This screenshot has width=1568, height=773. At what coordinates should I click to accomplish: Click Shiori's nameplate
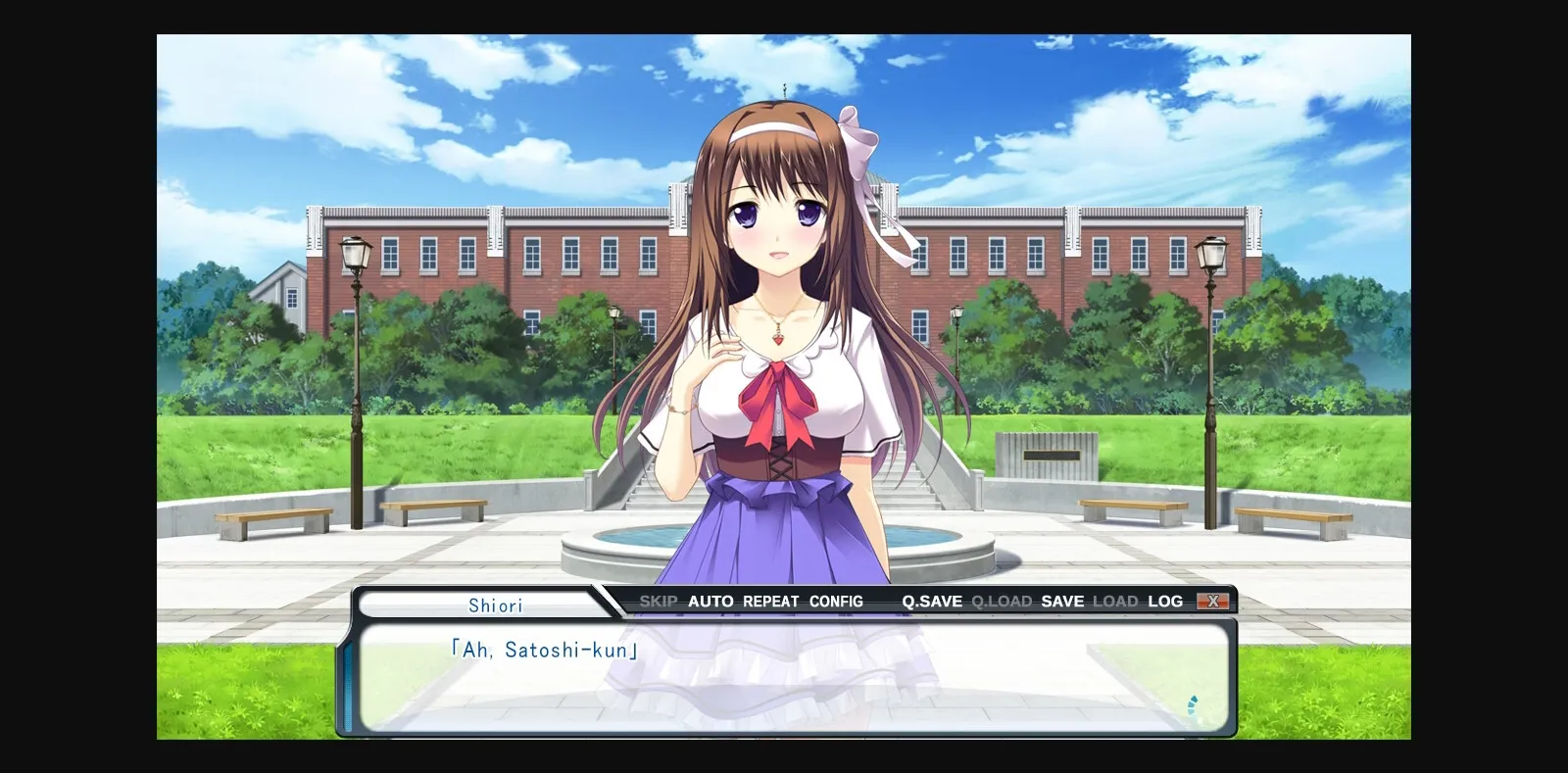coord(495,604)
